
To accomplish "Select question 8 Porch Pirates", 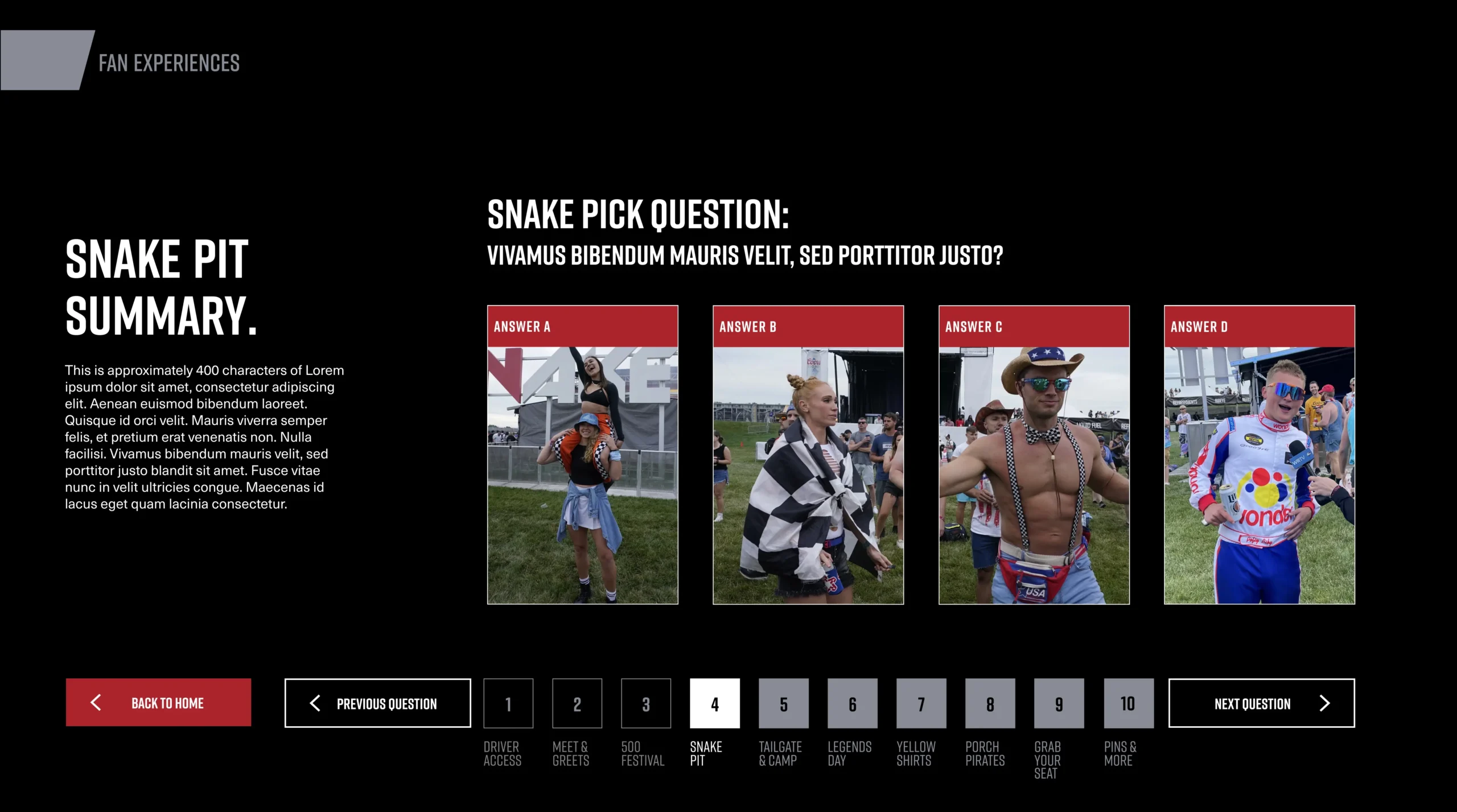I will 990,703.
